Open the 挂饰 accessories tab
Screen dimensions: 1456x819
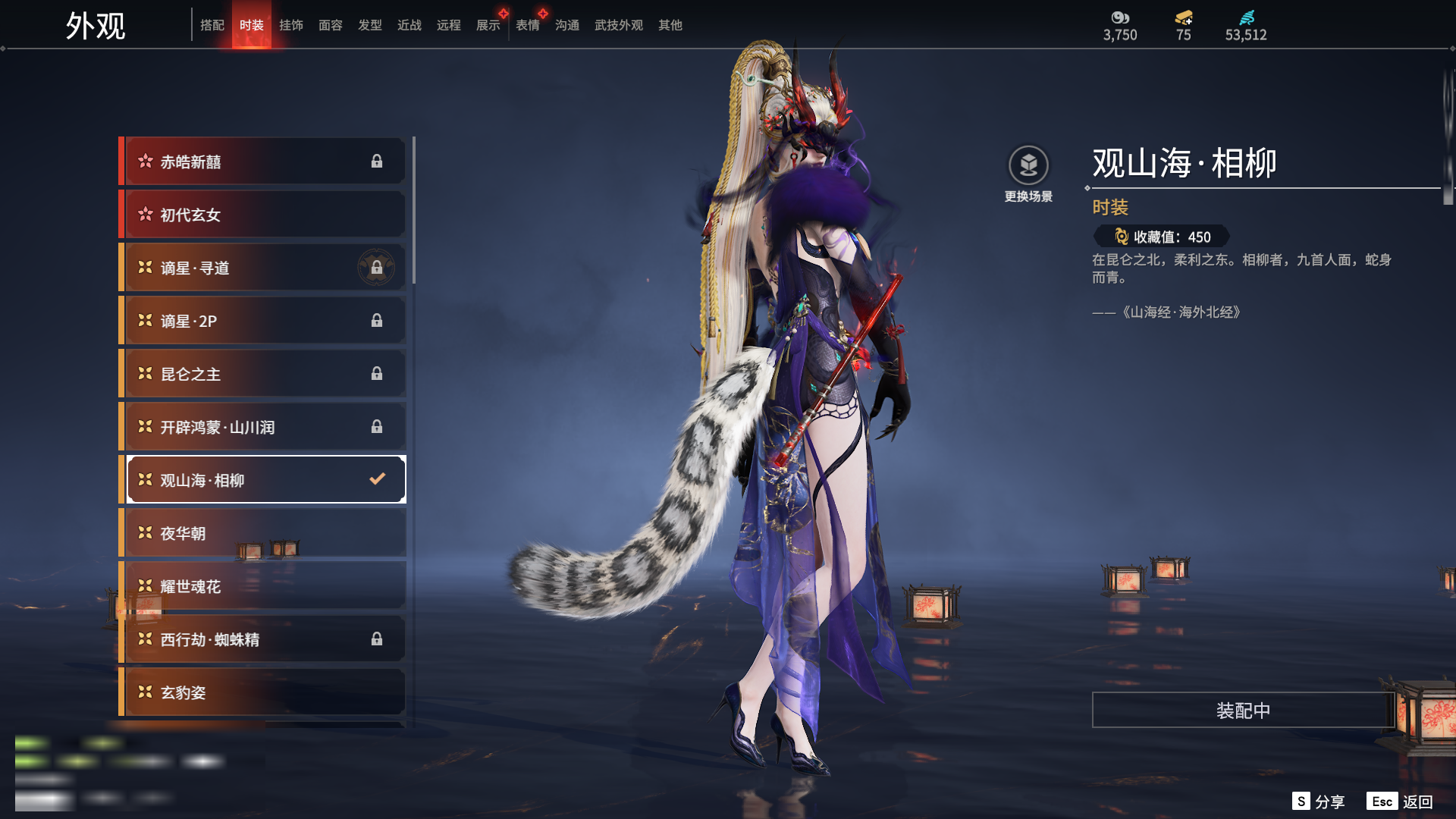click(x=291, y=25)
